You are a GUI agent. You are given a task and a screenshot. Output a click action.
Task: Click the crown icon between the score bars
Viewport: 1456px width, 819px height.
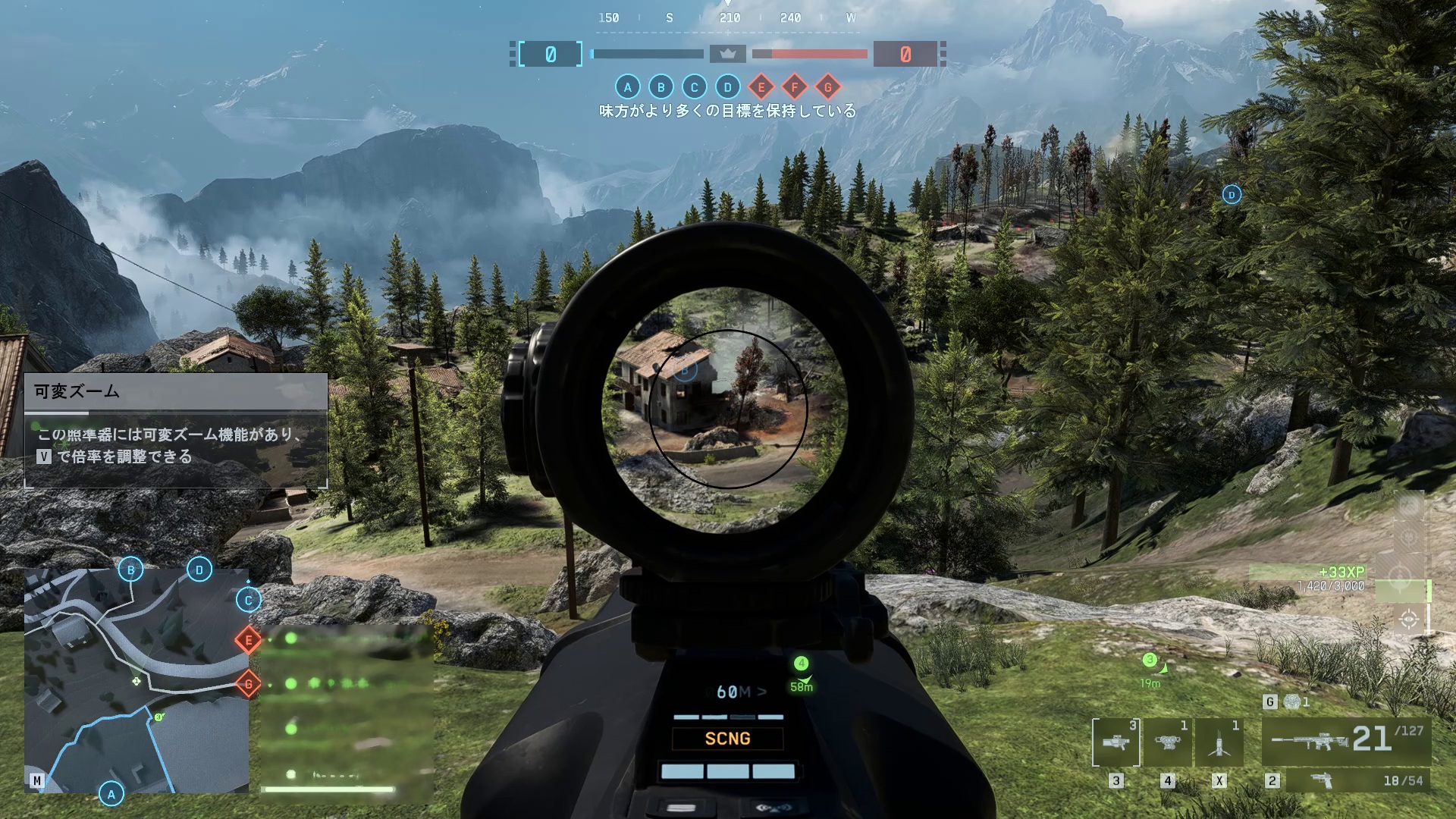tap(728, 54)
